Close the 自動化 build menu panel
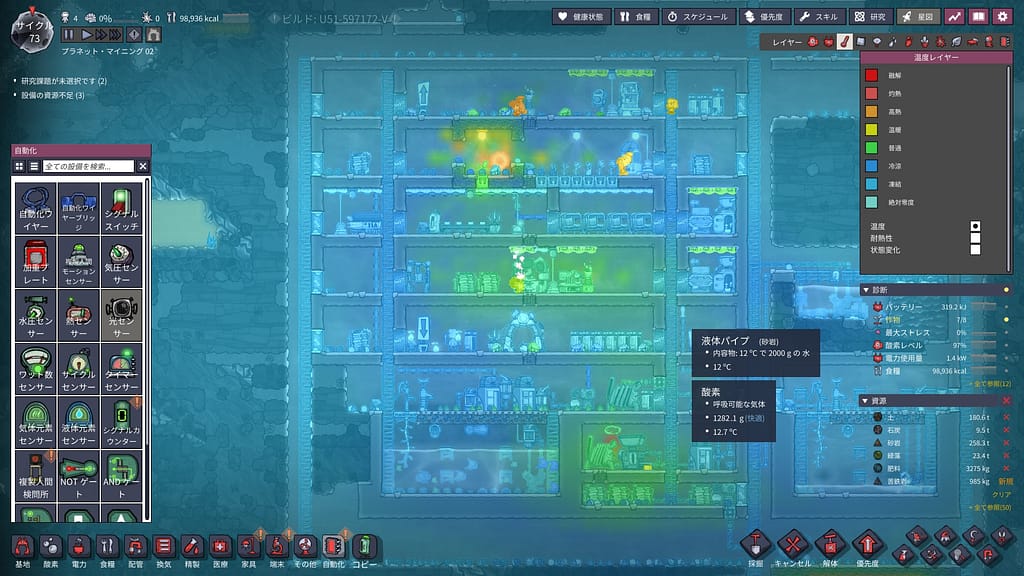 click(143, 166)
